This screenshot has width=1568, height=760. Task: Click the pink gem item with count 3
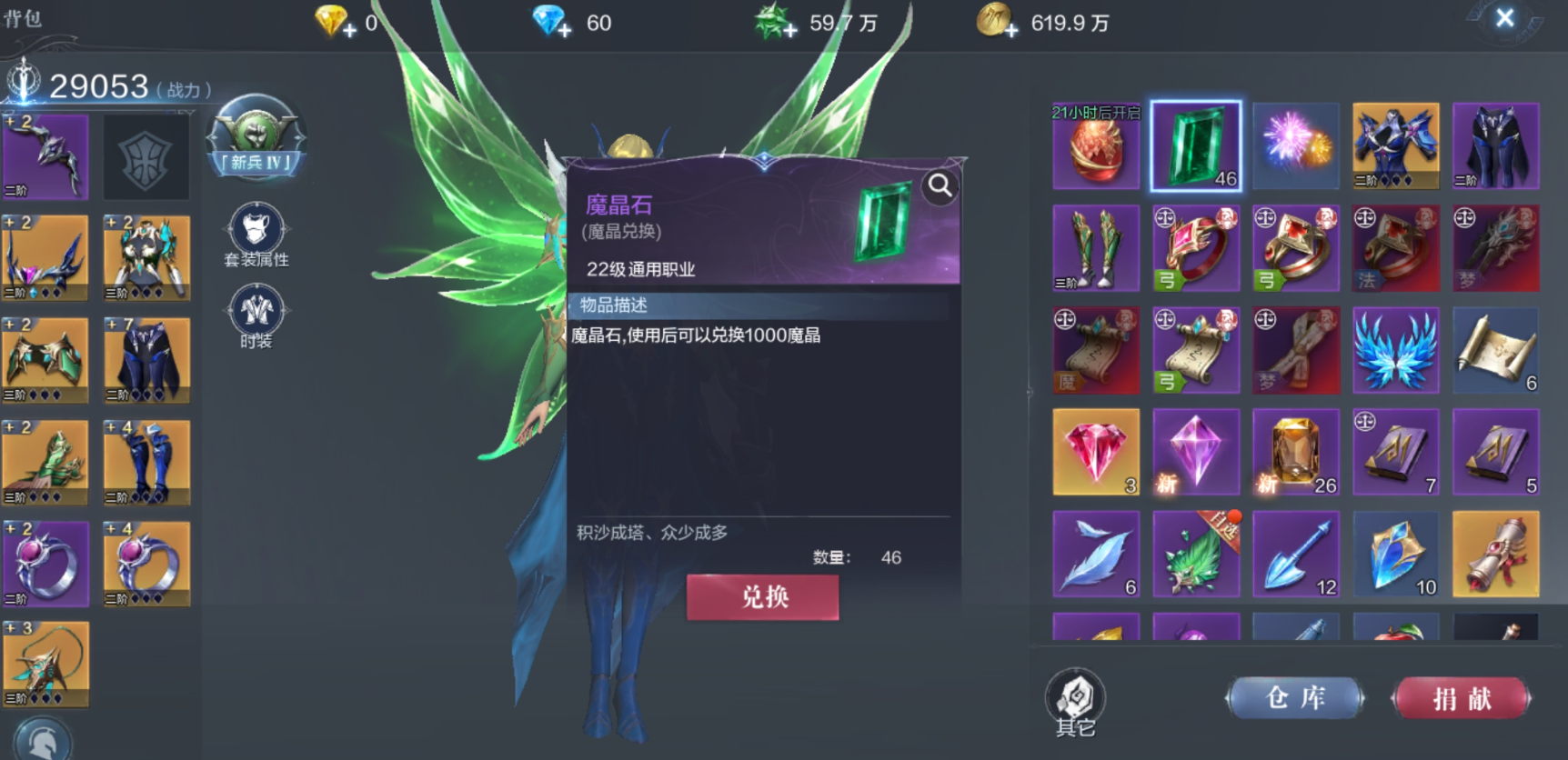pos(1096,452)
